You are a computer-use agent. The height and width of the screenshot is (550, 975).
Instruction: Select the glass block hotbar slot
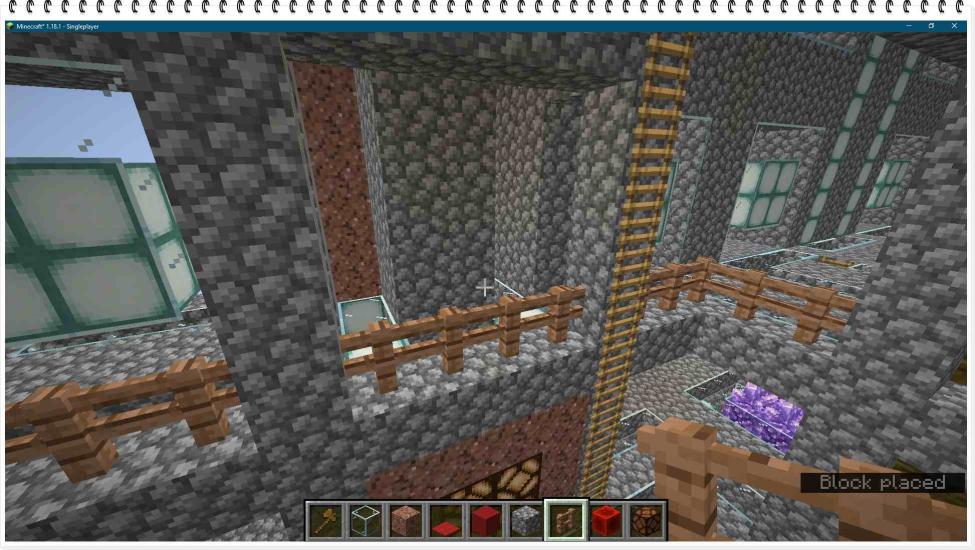click(366, 520)
